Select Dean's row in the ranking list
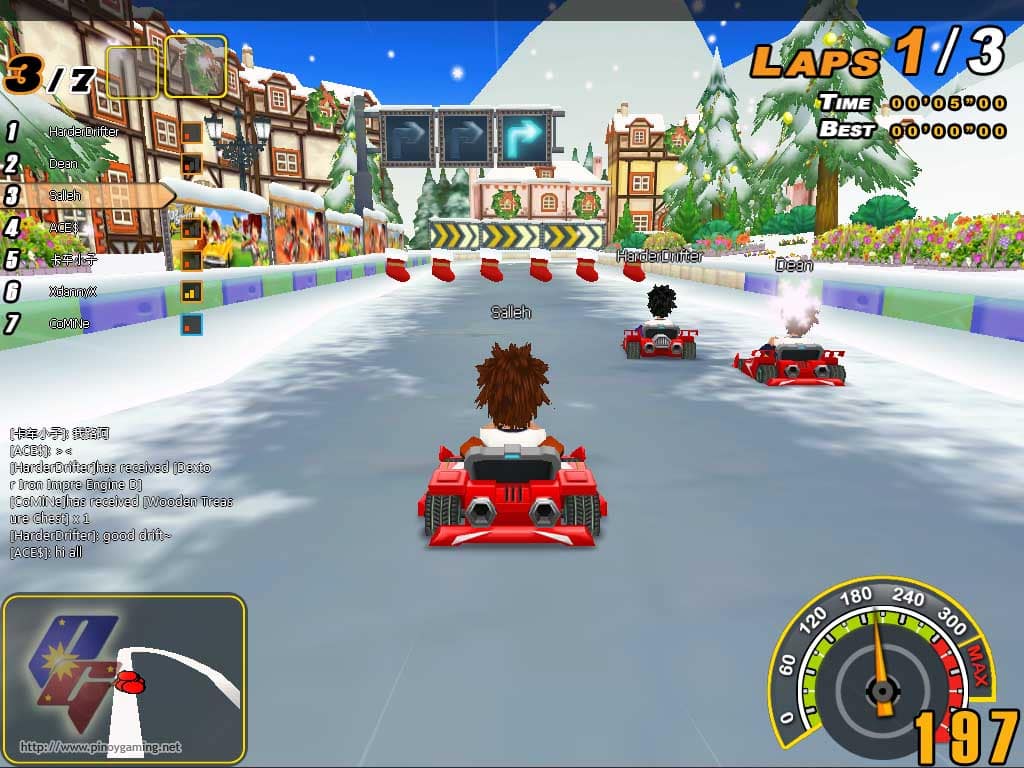 [x=64, y=164]
